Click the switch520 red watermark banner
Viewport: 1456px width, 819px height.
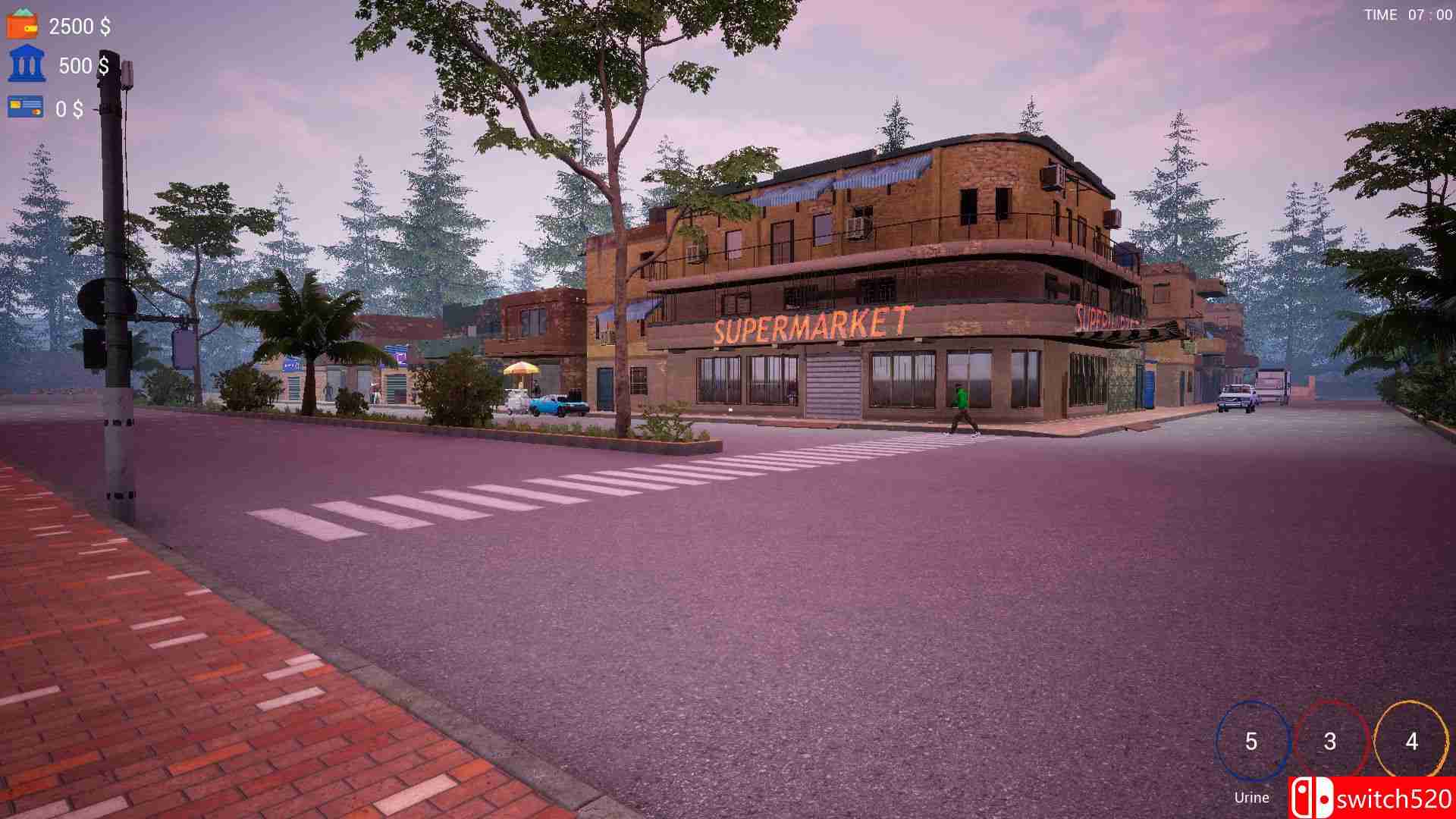point(1380,797)
